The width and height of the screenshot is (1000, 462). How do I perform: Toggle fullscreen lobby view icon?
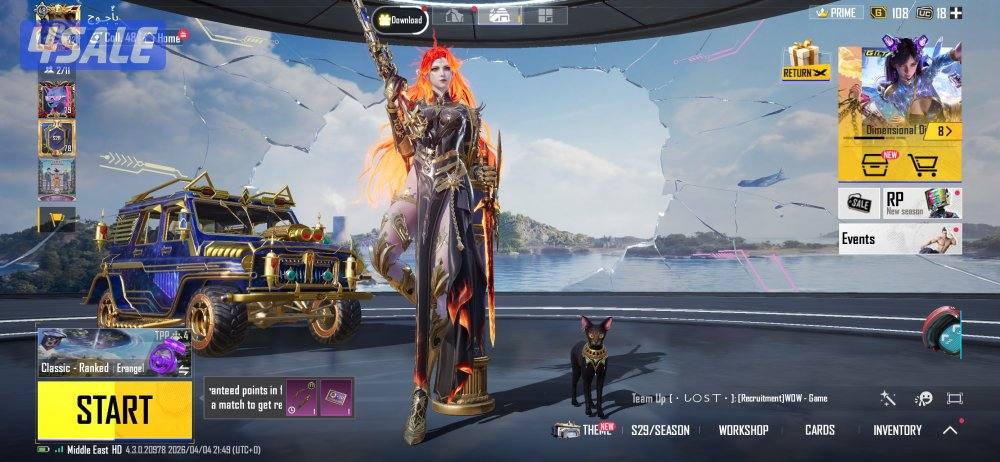pos(954,398)
